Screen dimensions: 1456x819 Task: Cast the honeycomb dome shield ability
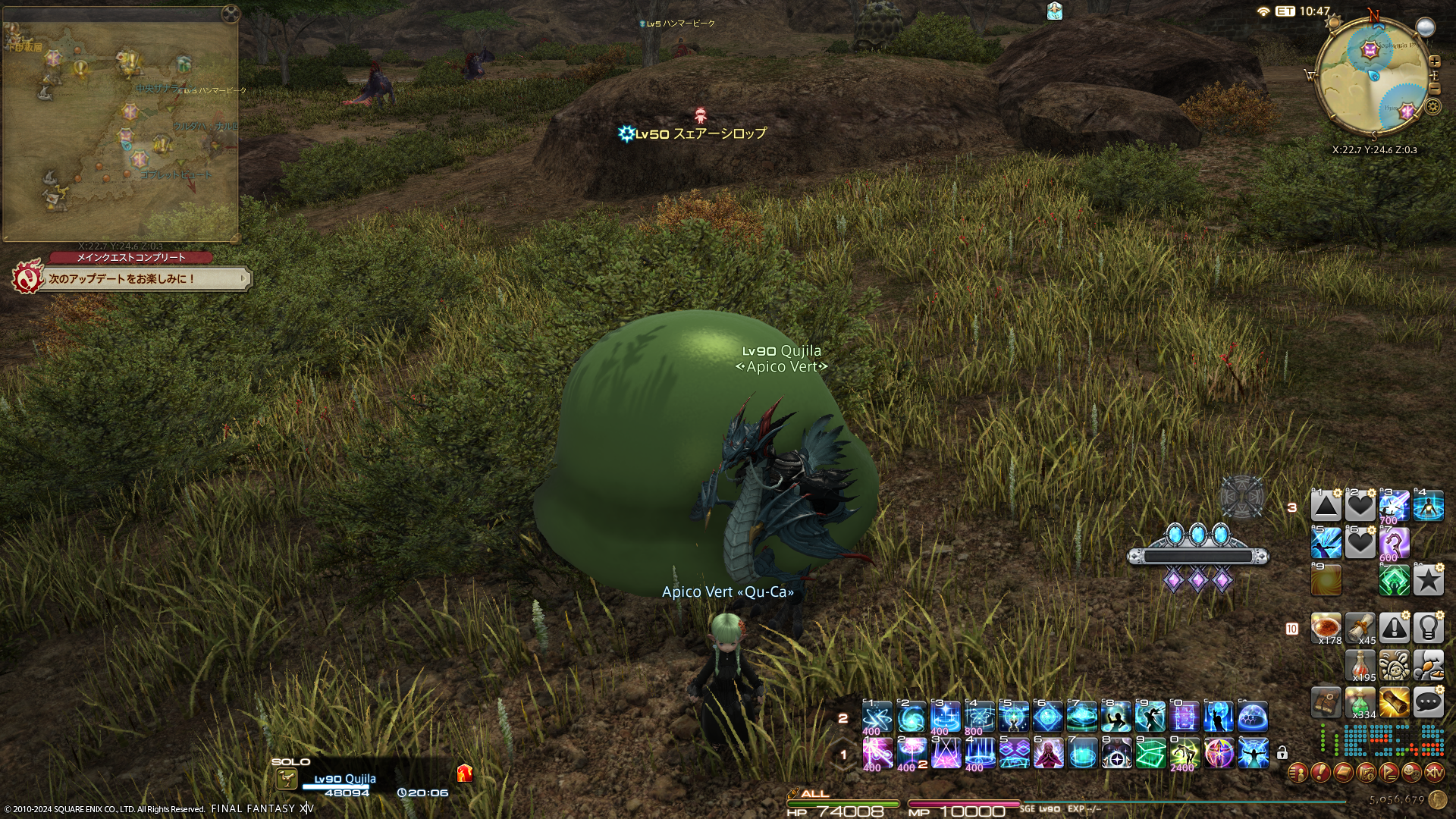[x=1253, y=717]
